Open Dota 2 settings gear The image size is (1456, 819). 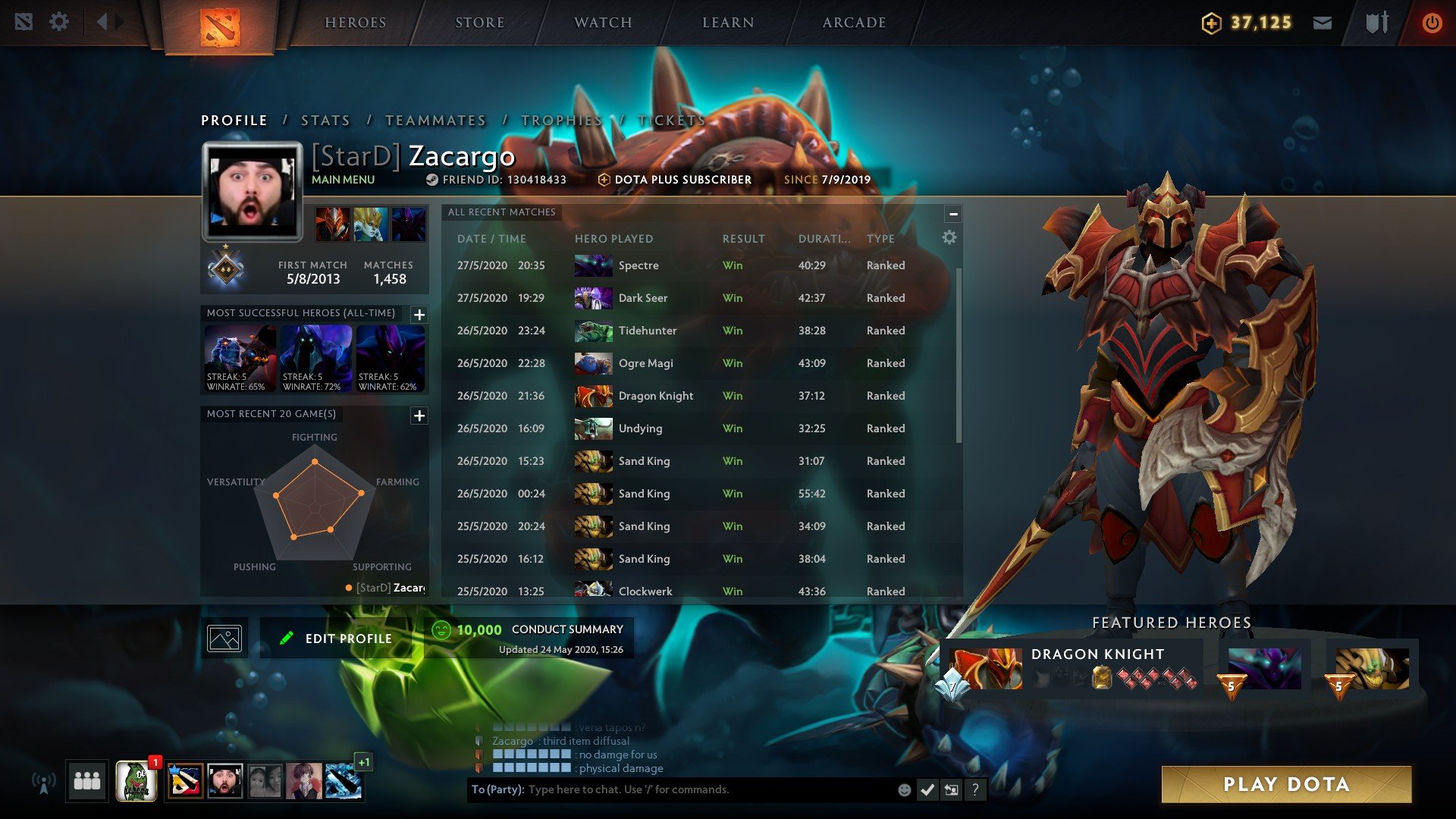pos(59,22)
